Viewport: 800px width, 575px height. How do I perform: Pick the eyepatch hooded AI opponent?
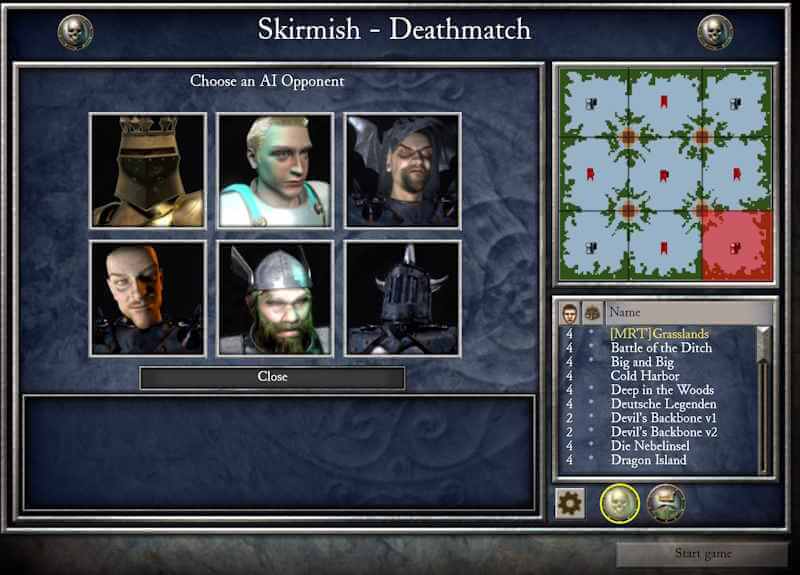pos(402,171)
